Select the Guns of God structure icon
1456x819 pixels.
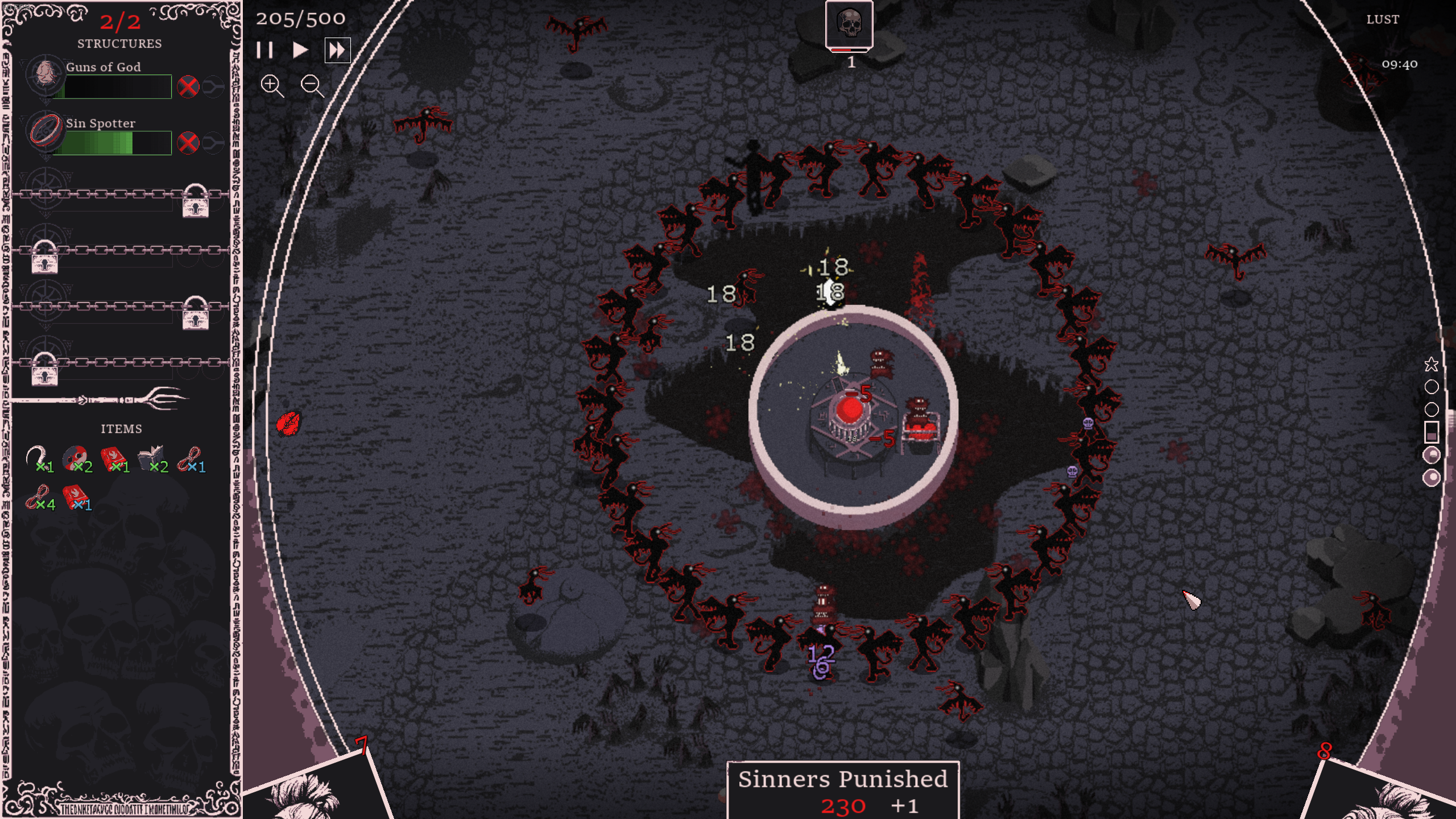click(x=44, y=74)
